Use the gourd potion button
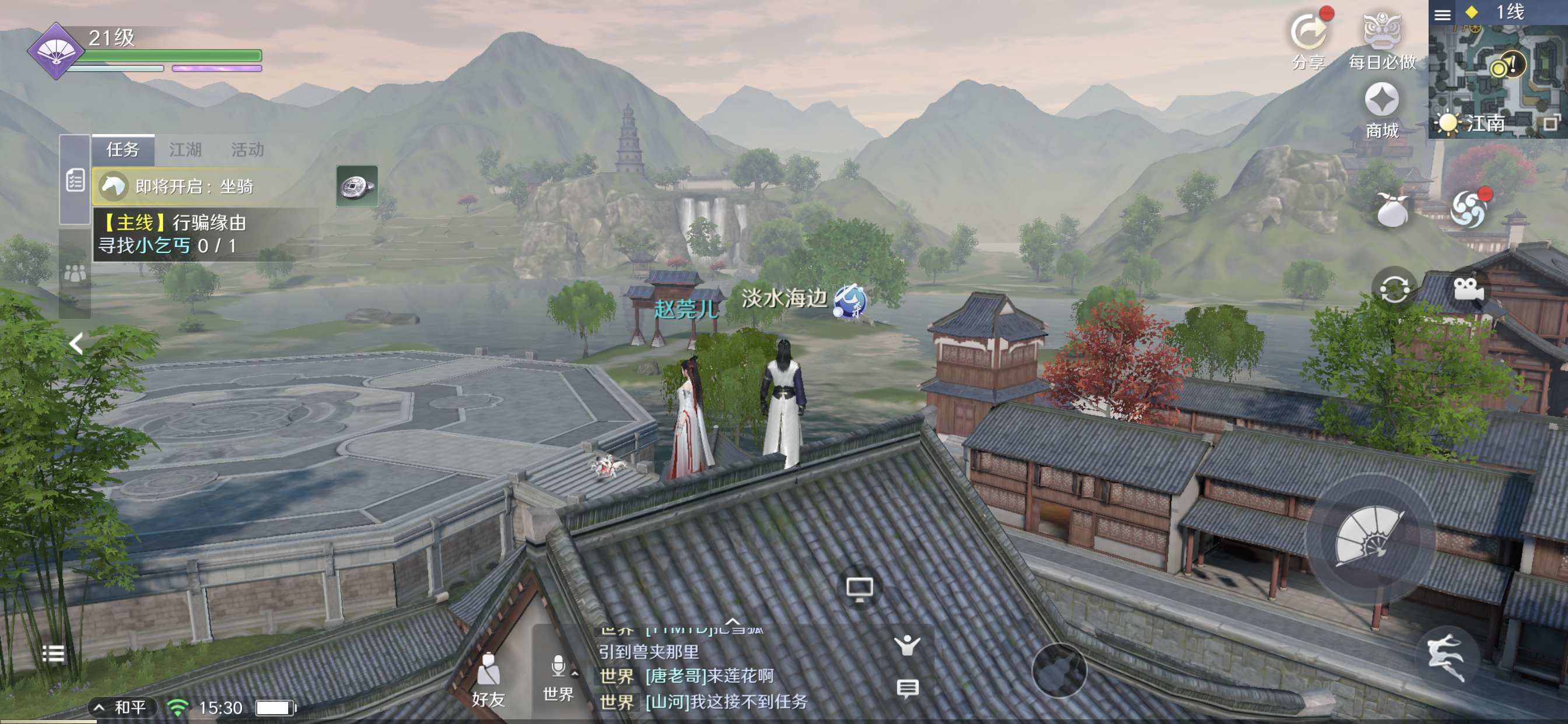 click(x=1059, y=671)
